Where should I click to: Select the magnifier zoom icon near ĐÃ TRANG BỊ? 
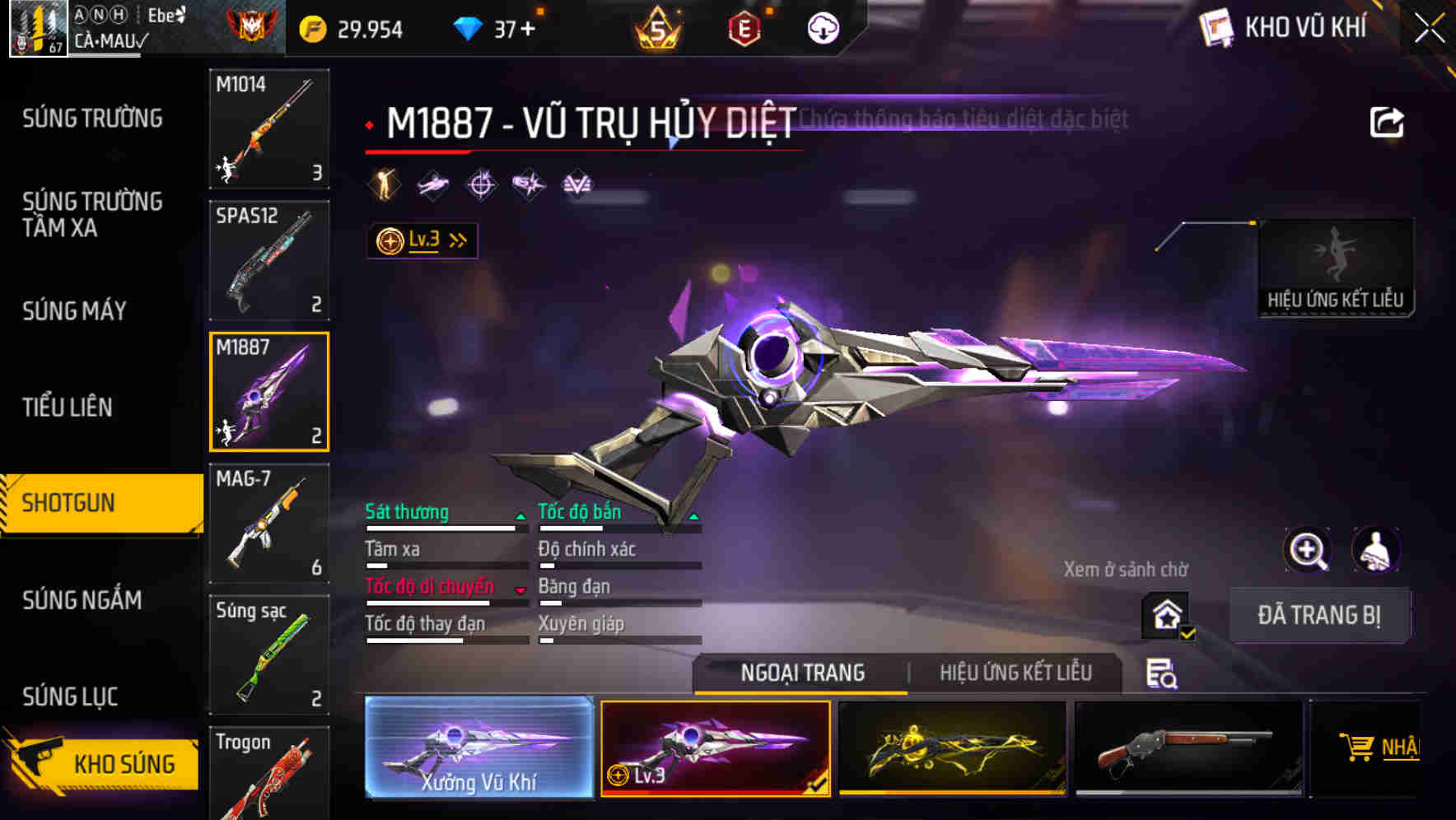[x=1309, y=550]
